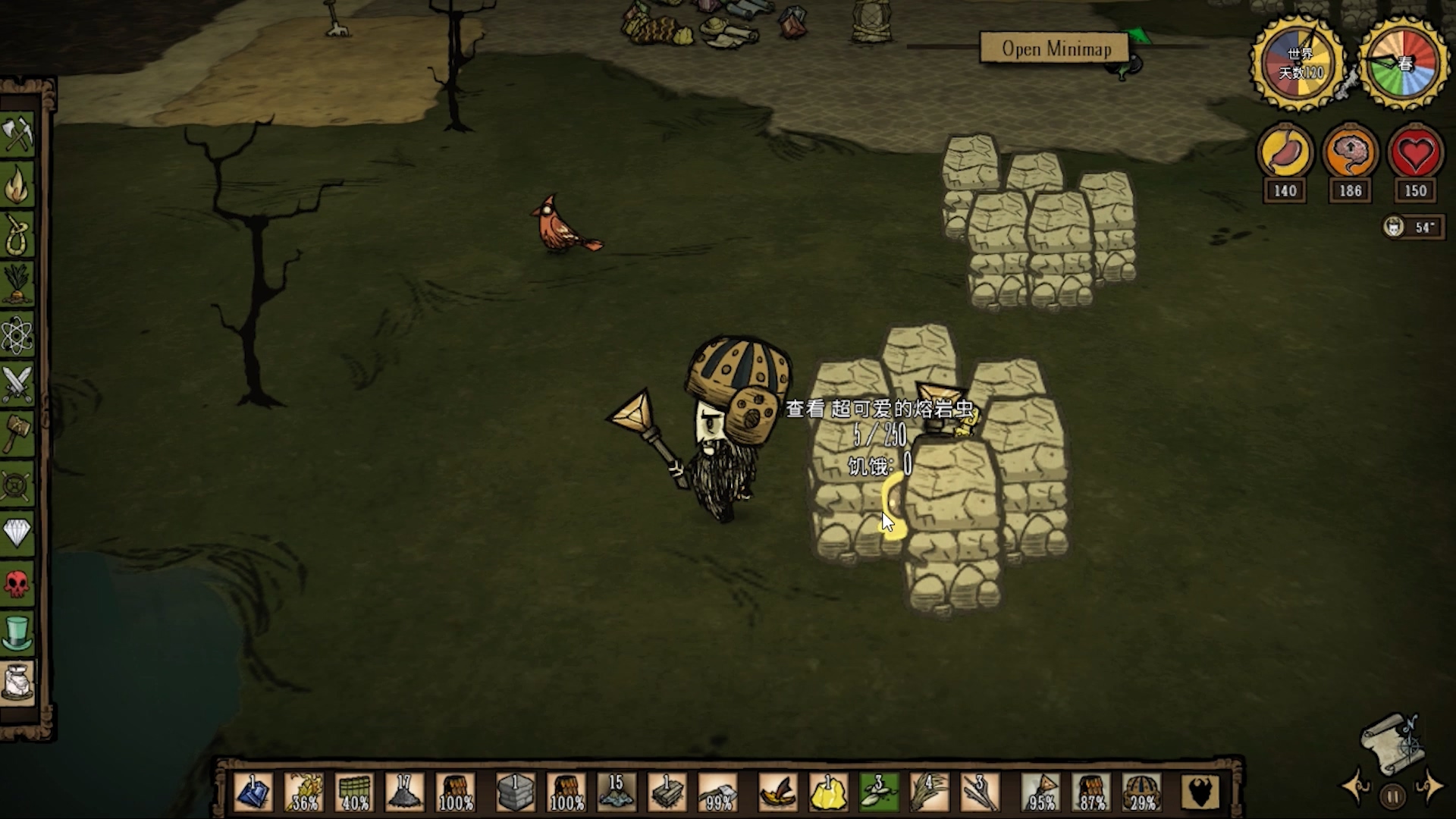Click the equipped football helmet slot at 29%
1456x819 pixels.
point(1142,792)
